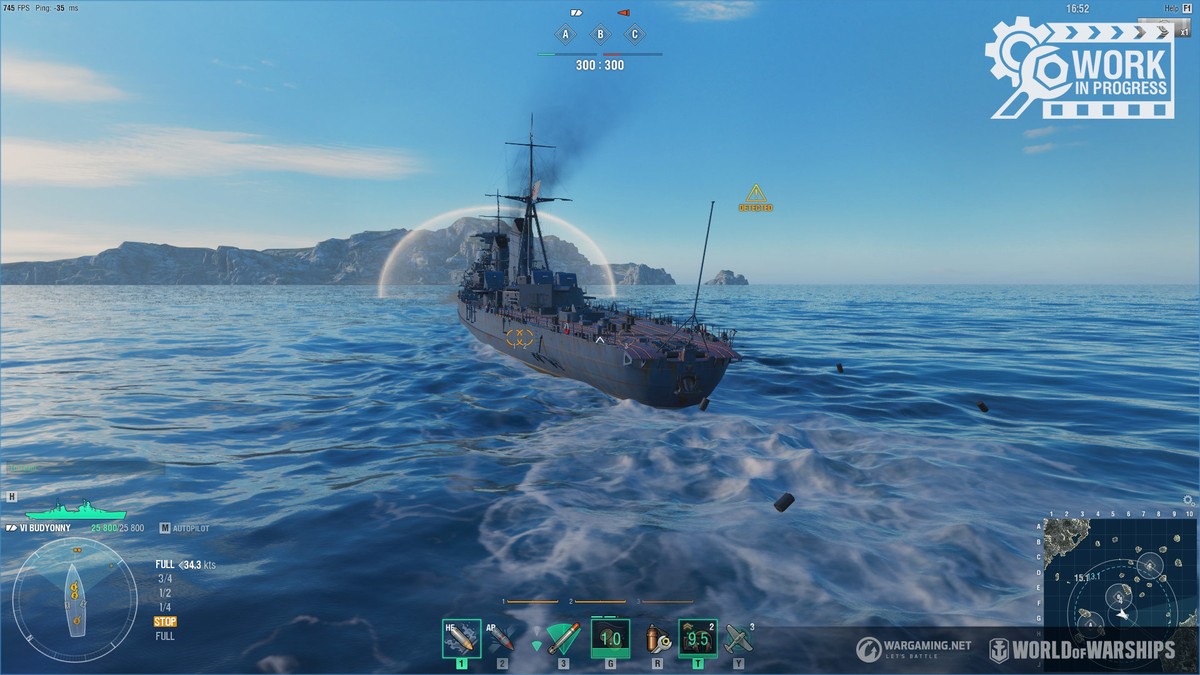Switch to AP shell ammunition

click(501, 638)
